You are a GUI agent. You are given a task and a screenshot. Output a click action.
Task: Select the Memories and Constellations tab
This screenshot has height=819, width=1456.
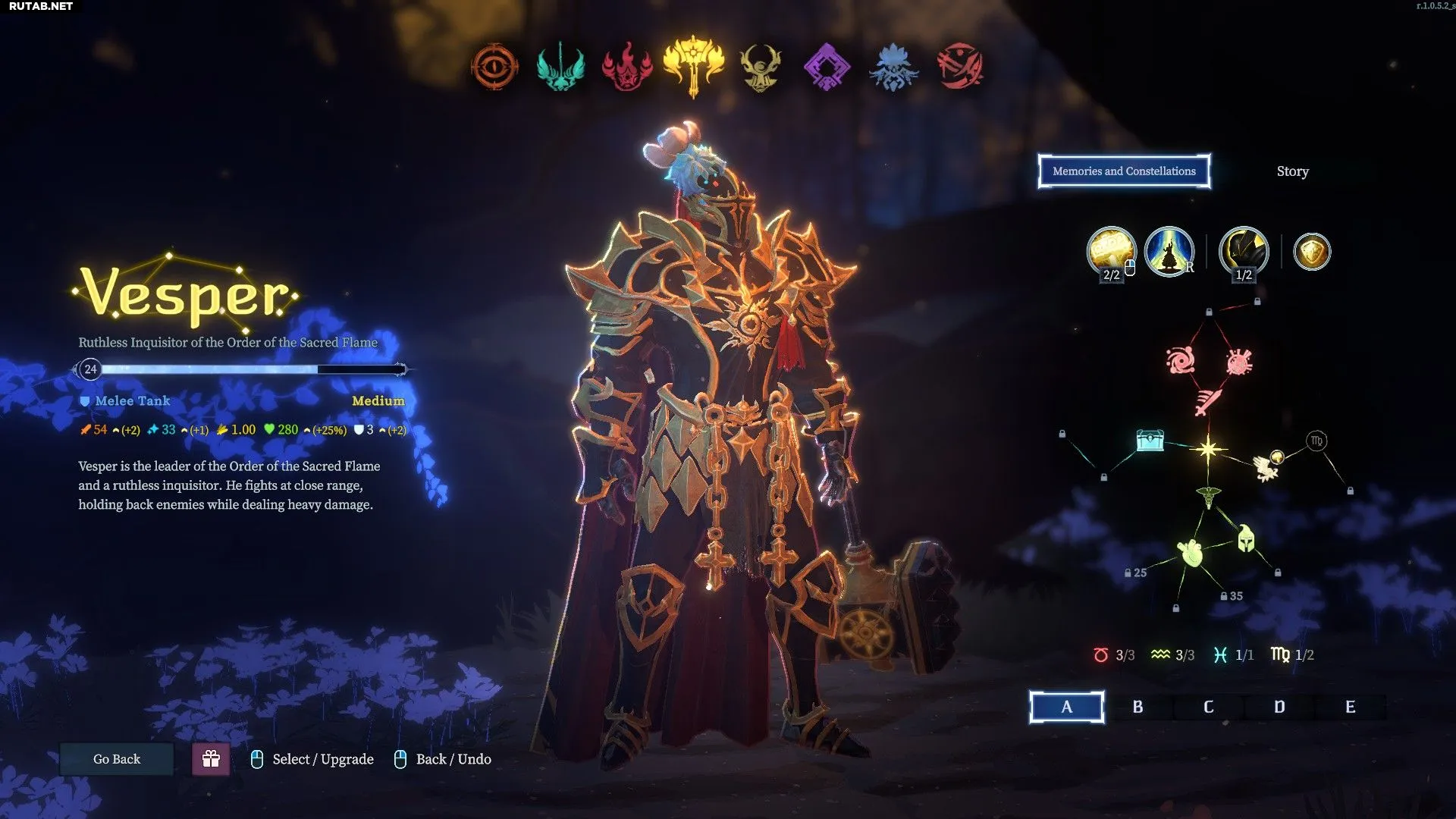click(x=1124, y=171)
